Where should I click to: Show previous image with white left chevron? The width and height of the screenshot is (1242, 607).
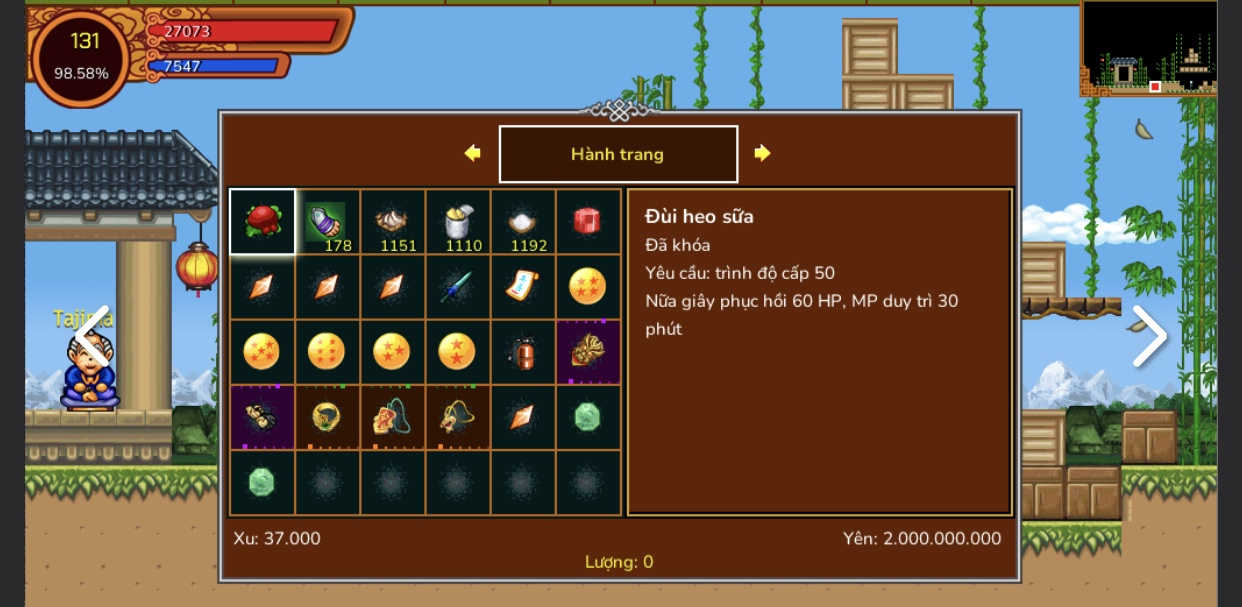93,337
